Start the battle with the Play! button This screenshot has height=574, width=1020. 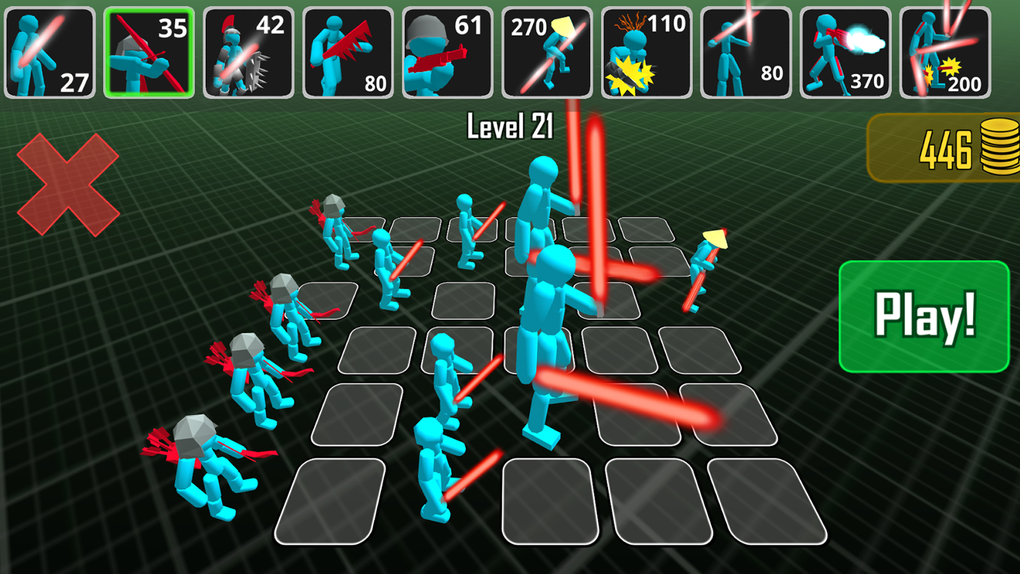coord(923,316)
